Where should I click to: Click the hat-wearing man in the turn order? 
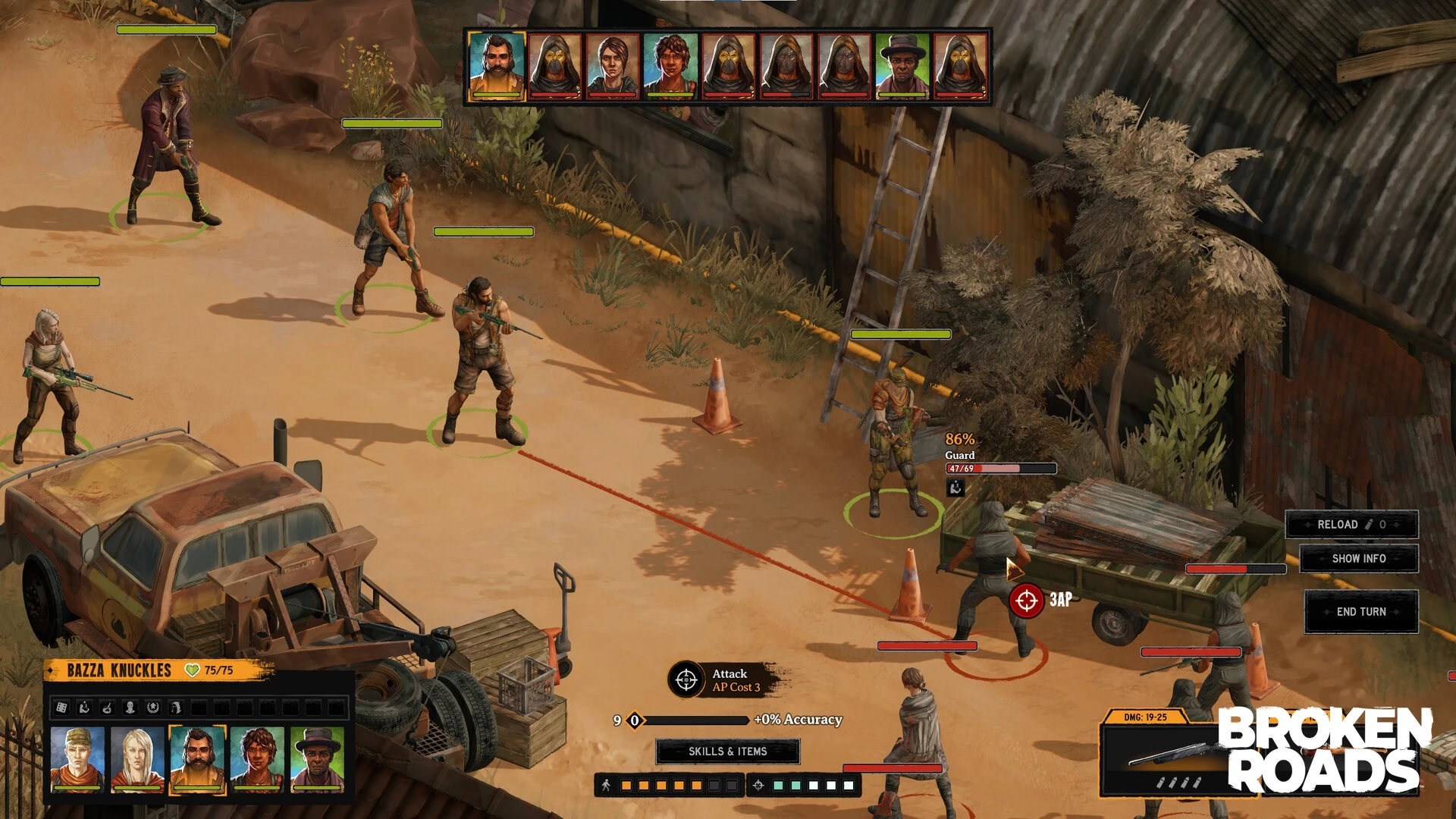pyautogui.click(x=902, y=66)
